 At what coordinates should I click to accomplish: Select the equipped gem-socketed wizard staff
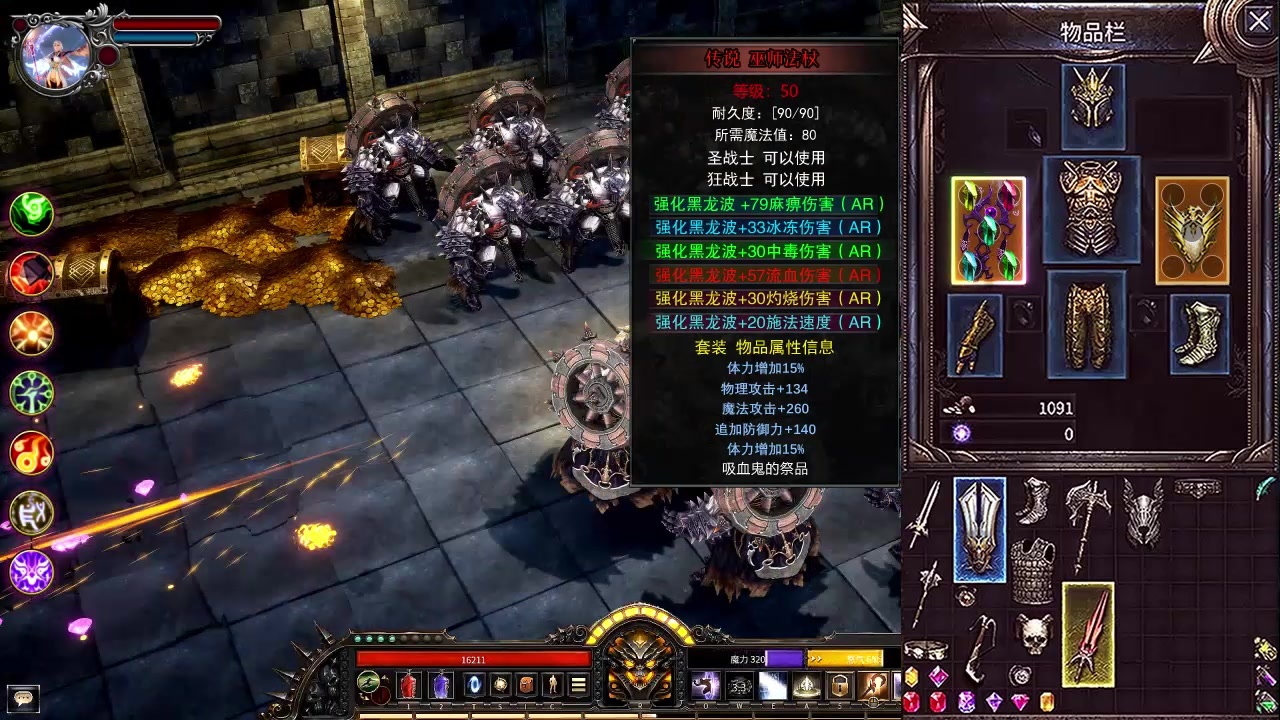point(988,231)
